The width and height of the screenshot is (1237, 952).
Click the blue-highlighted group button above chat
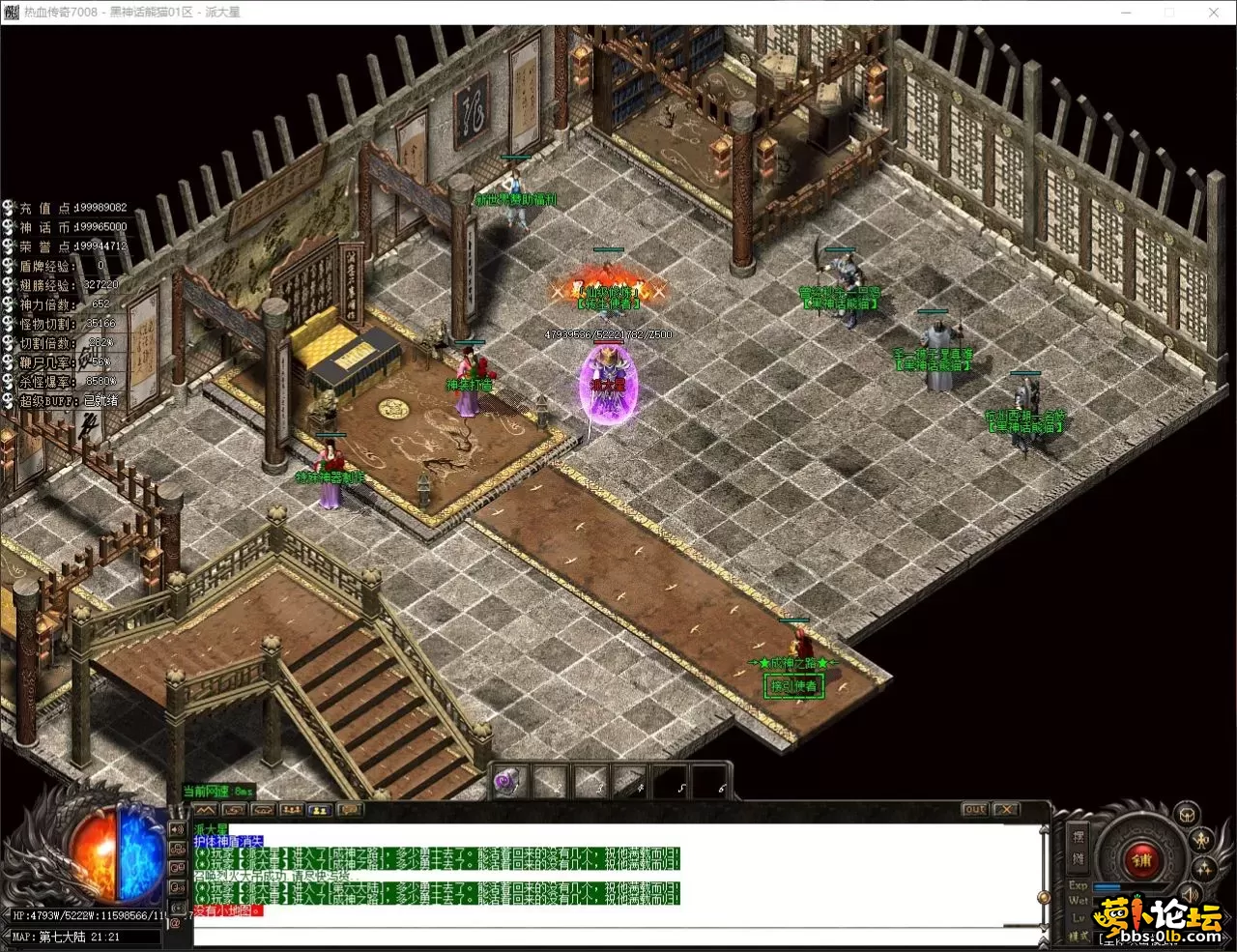click(321, 810)
